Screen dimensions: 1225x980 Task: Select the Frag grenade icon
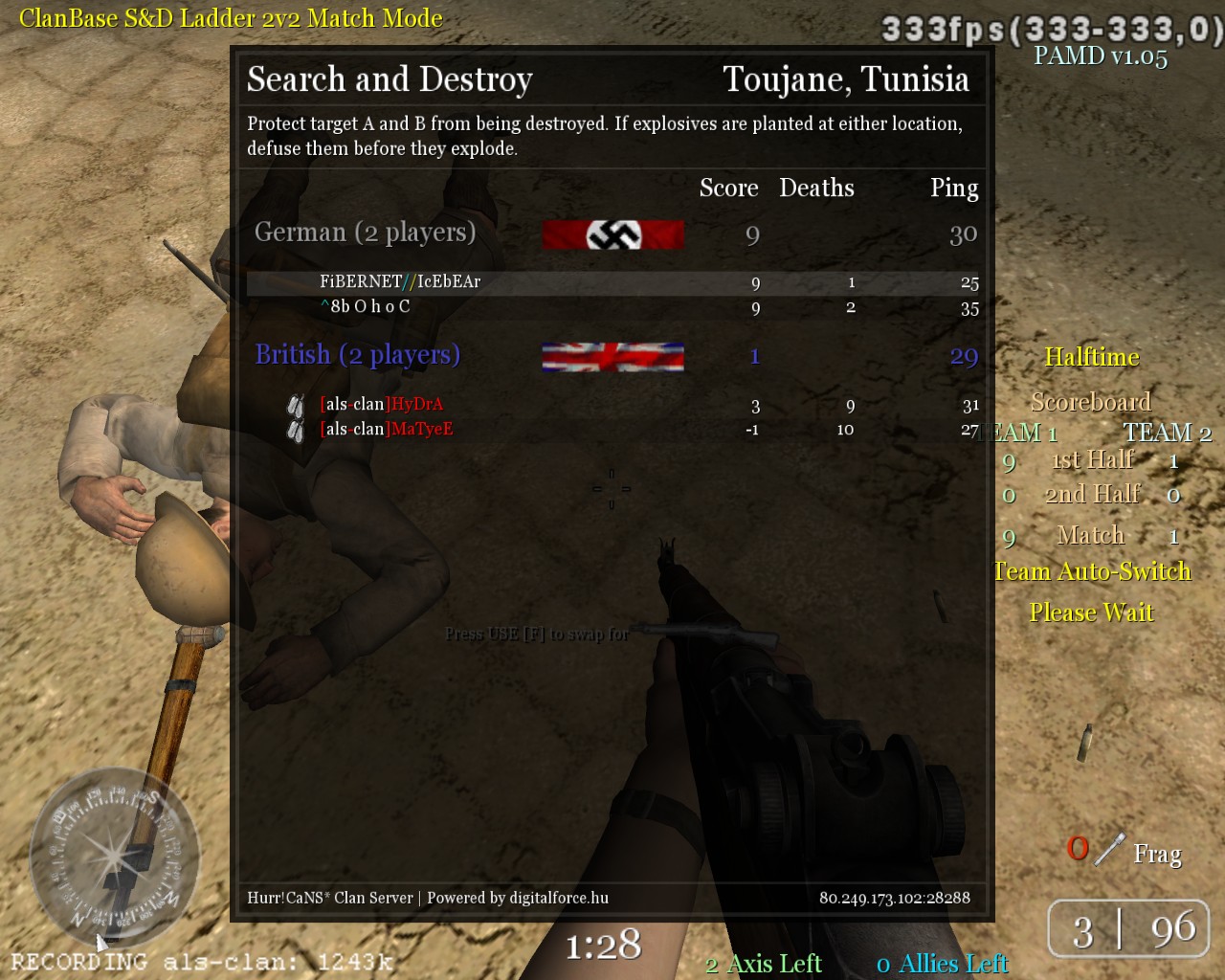(1108, 850)
